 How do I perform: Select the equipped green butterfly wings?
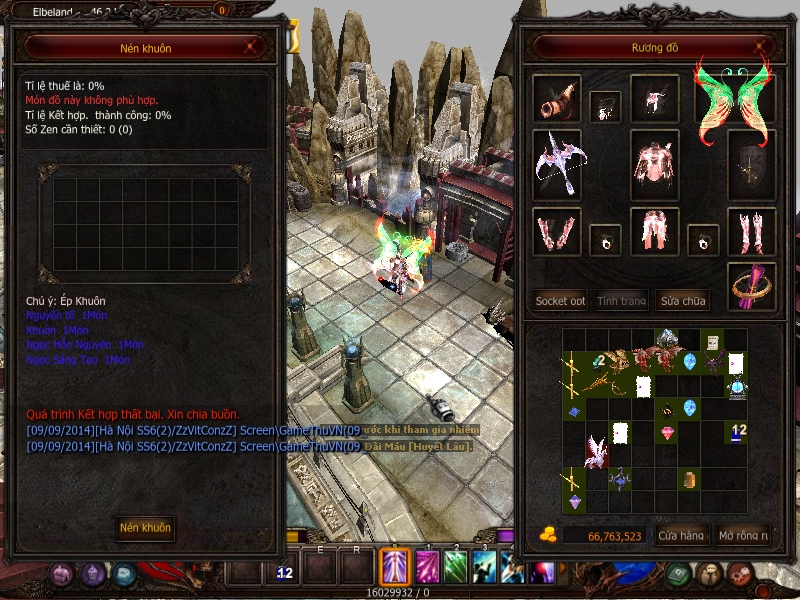[735, 99]
